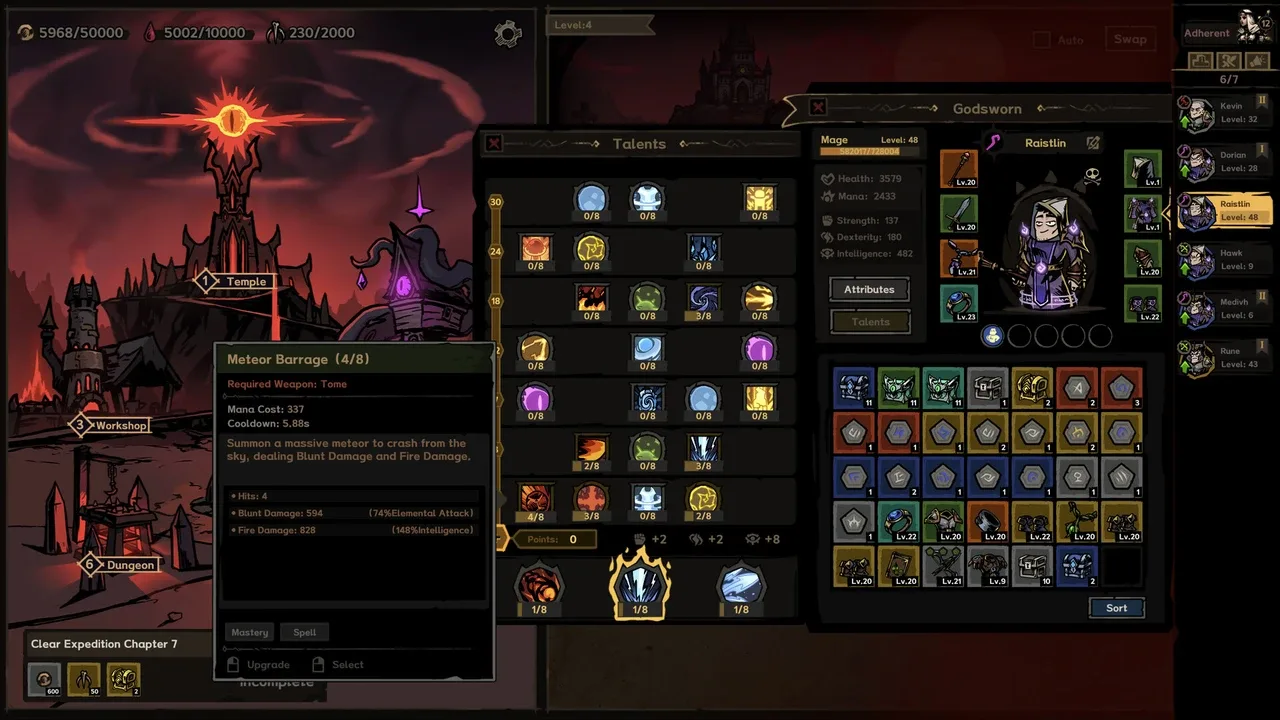Screen dimensions: 1280x720
Task: Close the Talents panel
Action: point(494,144)
